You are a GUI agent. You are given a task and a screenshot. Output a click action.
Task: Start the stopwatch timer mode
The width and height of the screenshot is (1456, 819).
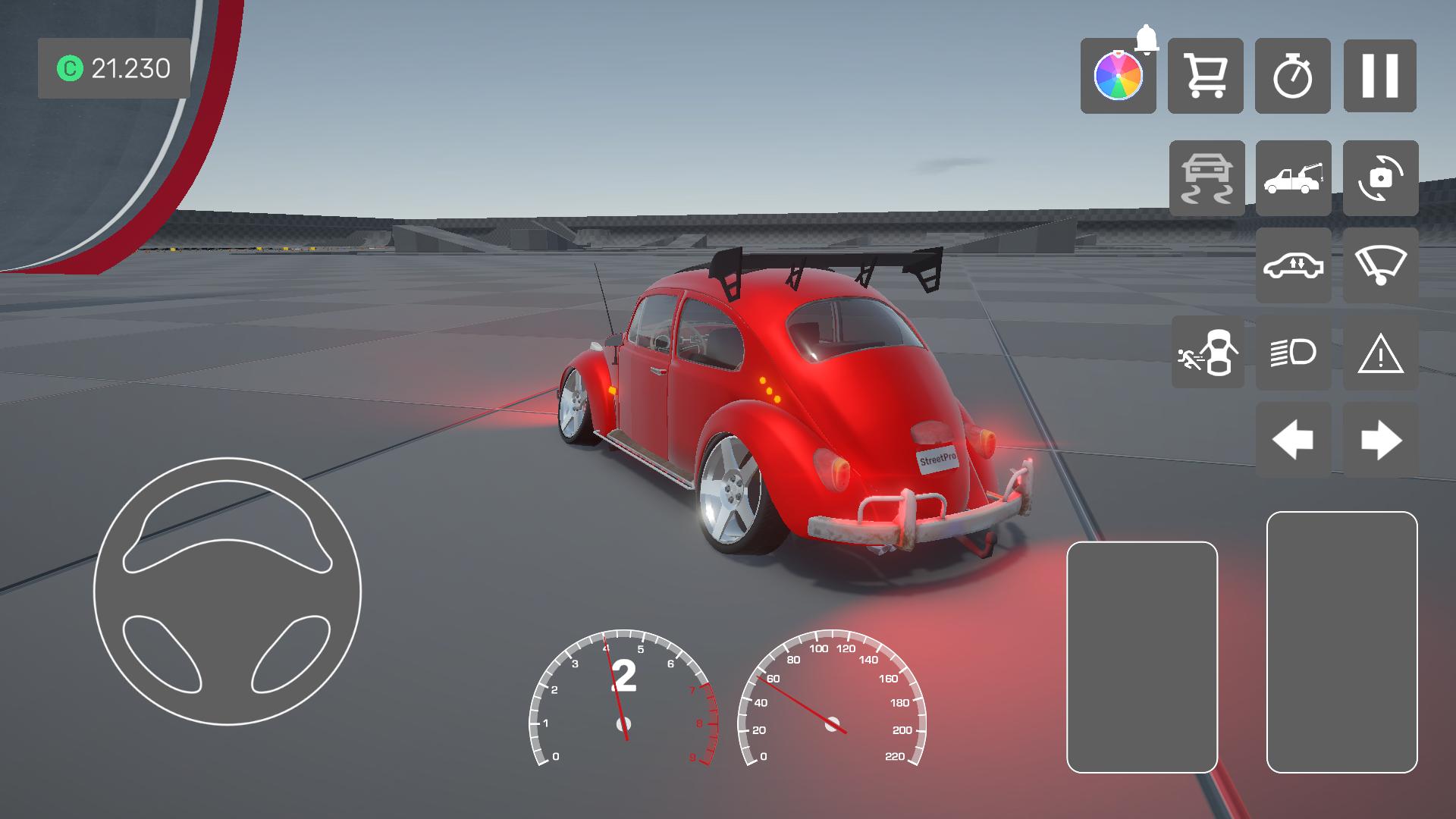pyautogui.click(x=1292, y=76)
